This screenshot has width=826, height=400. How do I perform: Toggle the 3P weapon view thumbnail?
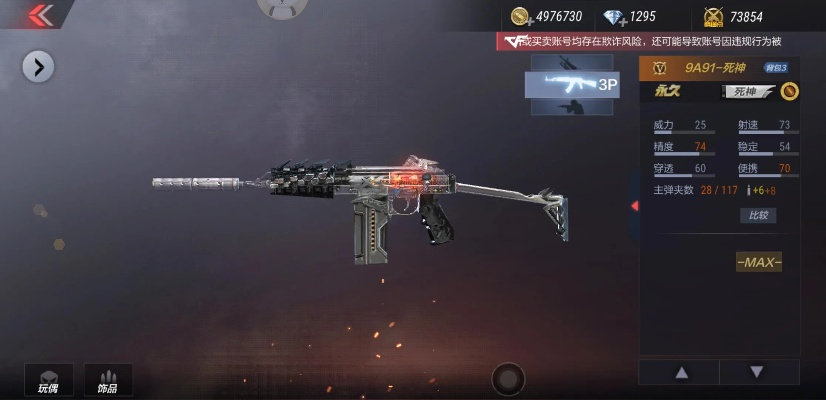(572, 84)
